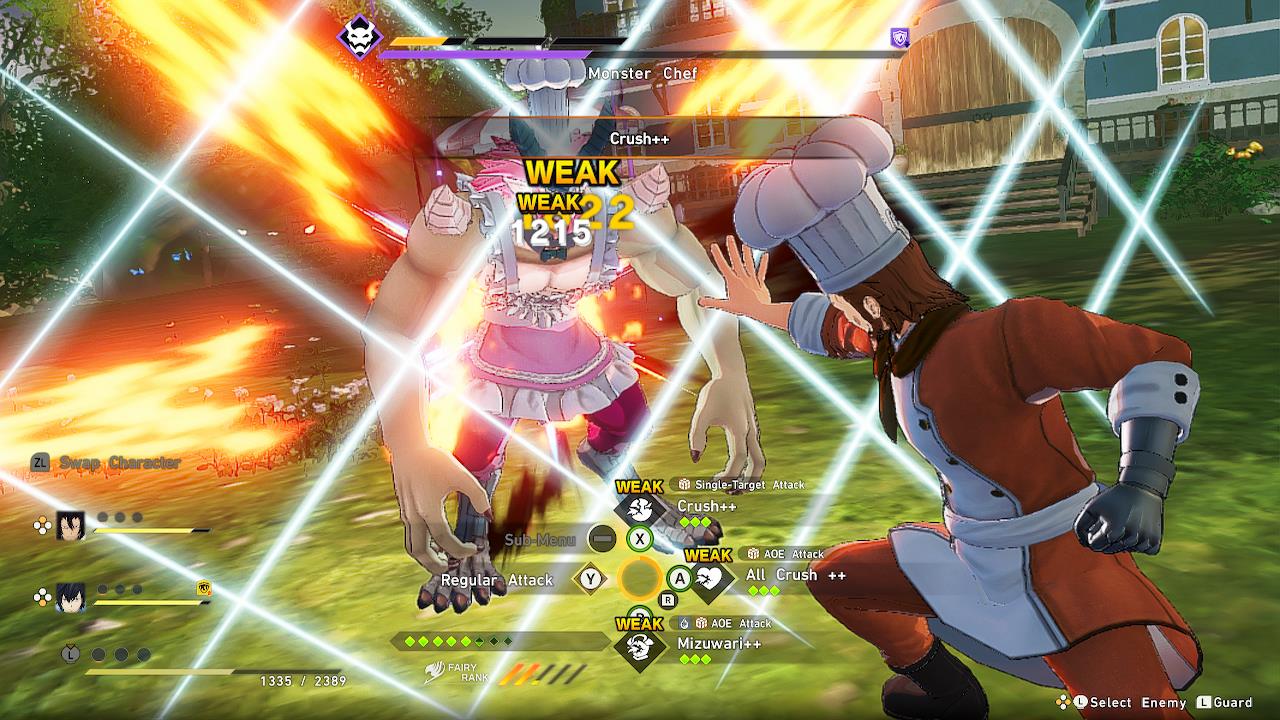1280x720 pixels.
Task: Activate the All Crush++ heart-shaped skill icon
Action: [711, 579]
